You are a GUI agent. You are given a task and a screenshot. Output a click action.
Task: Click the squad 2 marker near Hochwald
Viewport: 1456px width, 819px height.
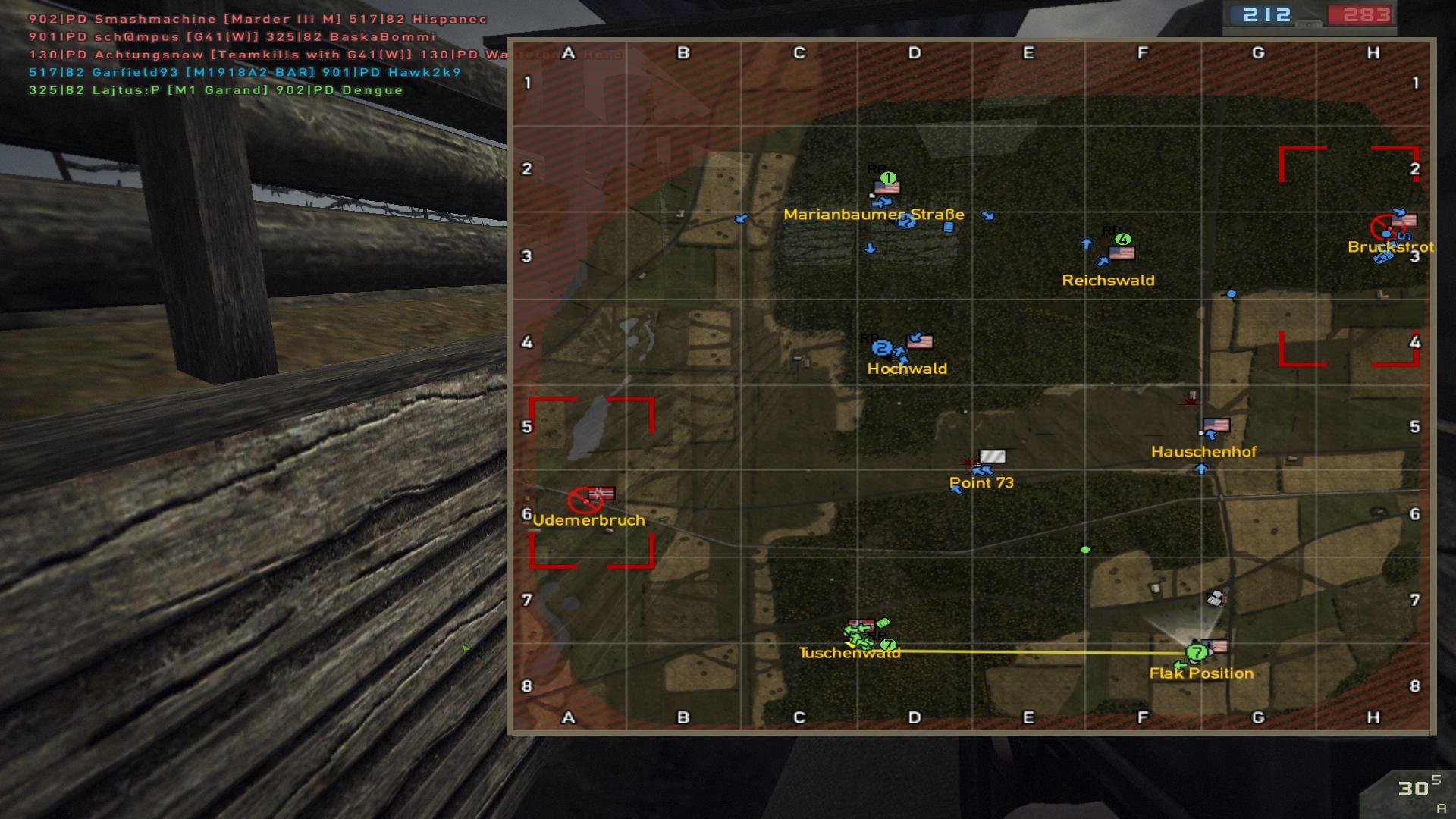881,348
